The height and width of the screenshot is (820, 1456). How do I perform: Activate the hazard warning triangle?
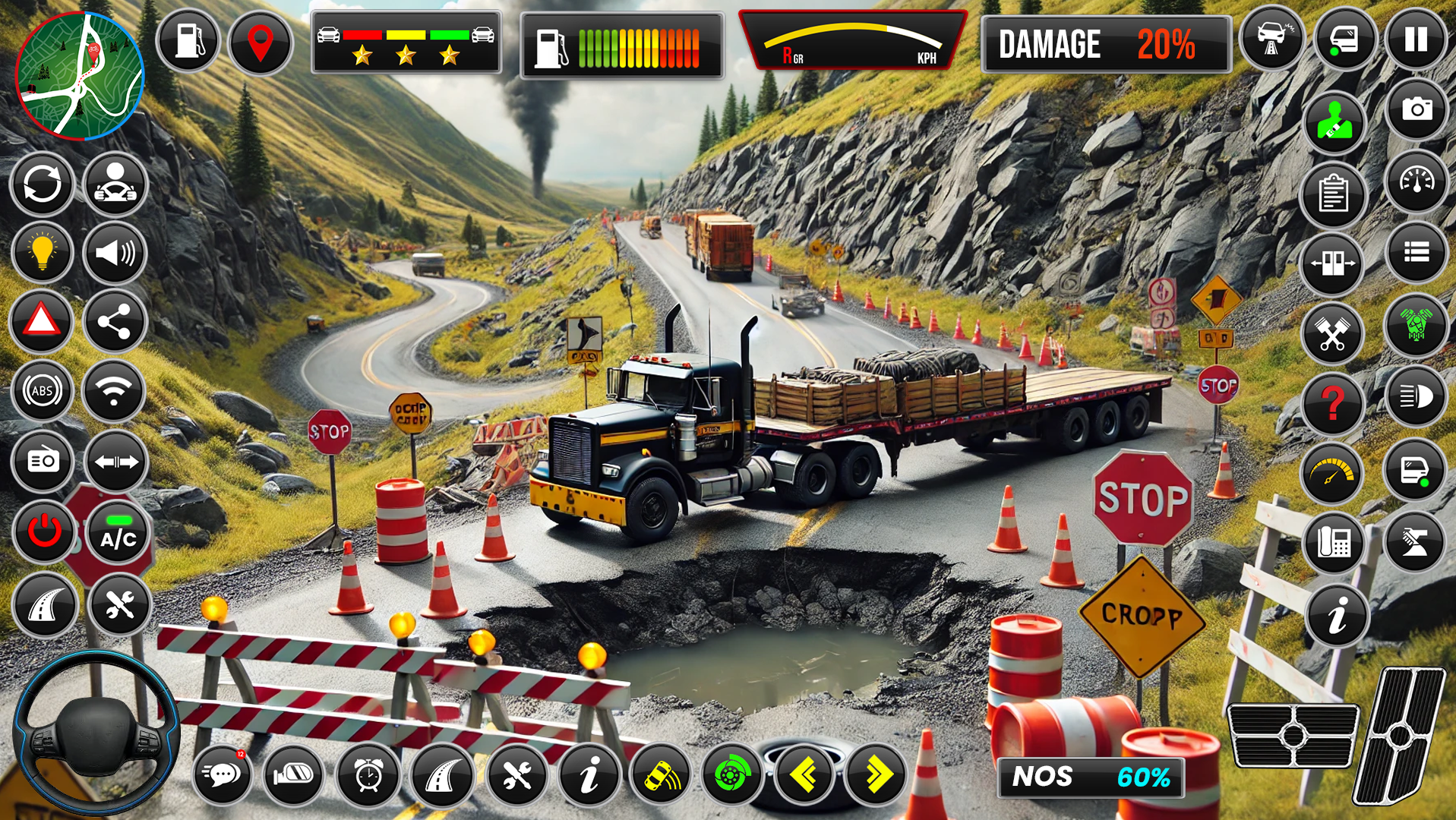[x=43, y=321]
